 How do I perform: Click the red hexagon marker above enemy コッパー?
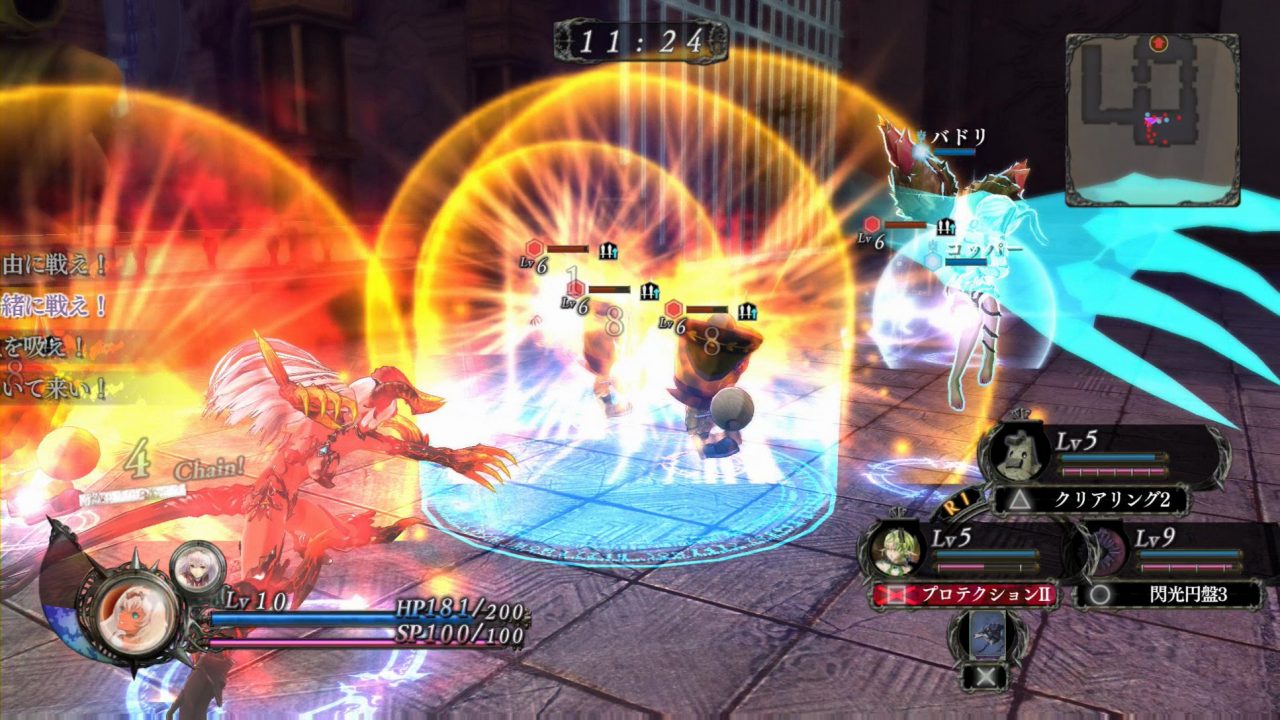tap(871, 224)
